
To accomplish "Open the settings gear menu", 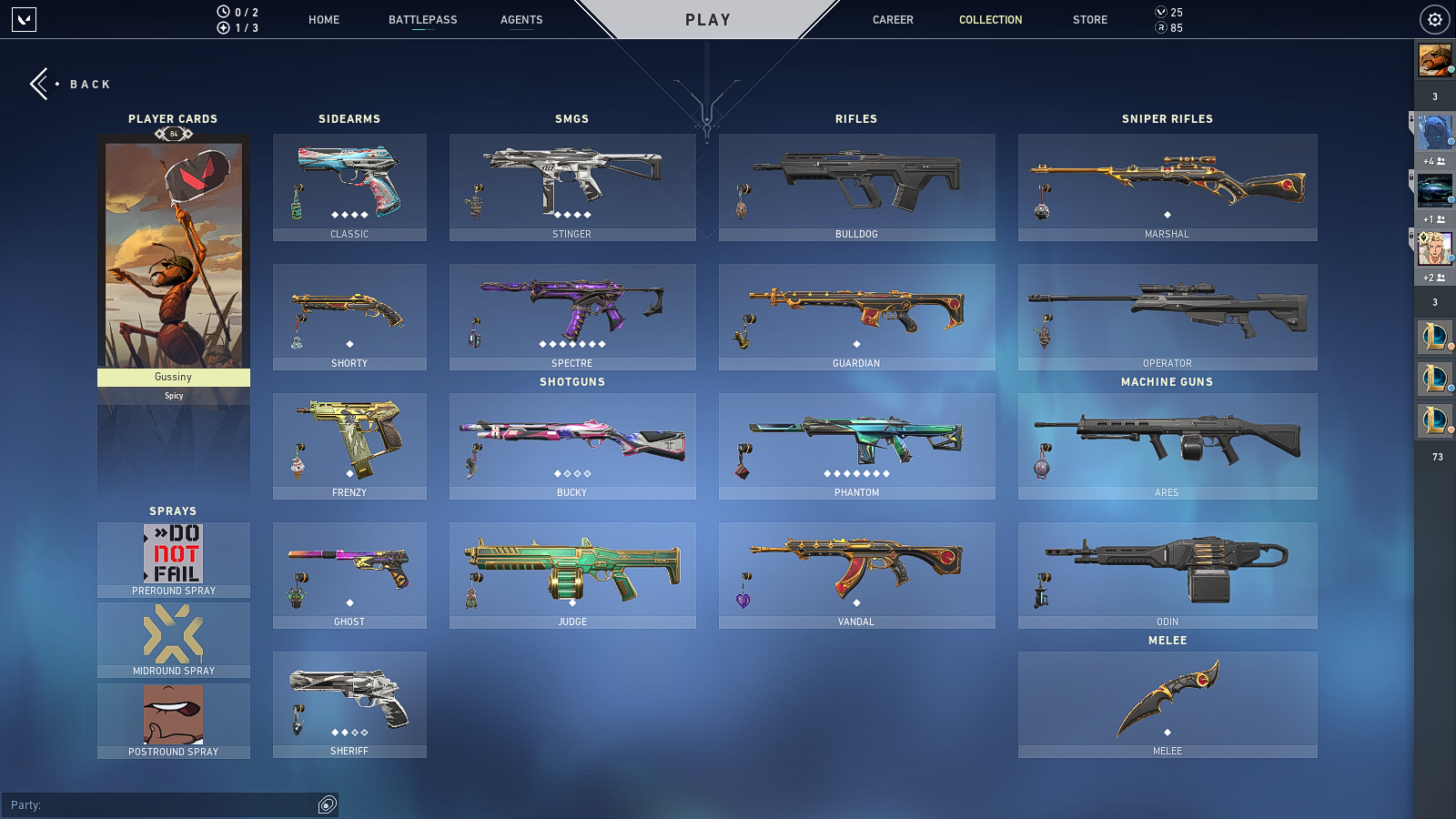I will tap(1434, 19).
